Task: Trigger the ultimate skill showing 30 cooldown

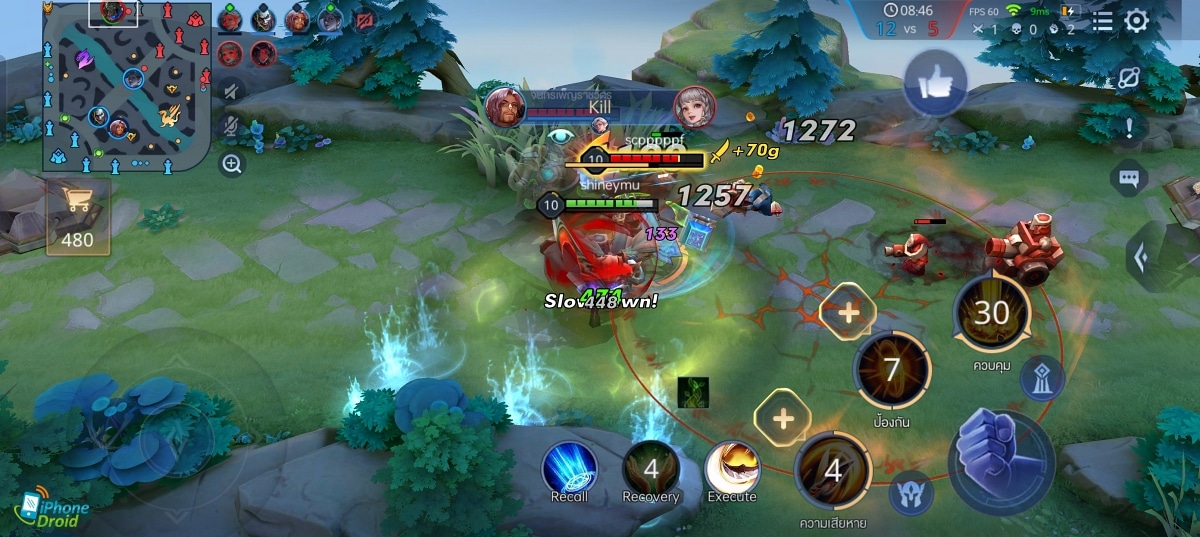Action: coord(991,314)
